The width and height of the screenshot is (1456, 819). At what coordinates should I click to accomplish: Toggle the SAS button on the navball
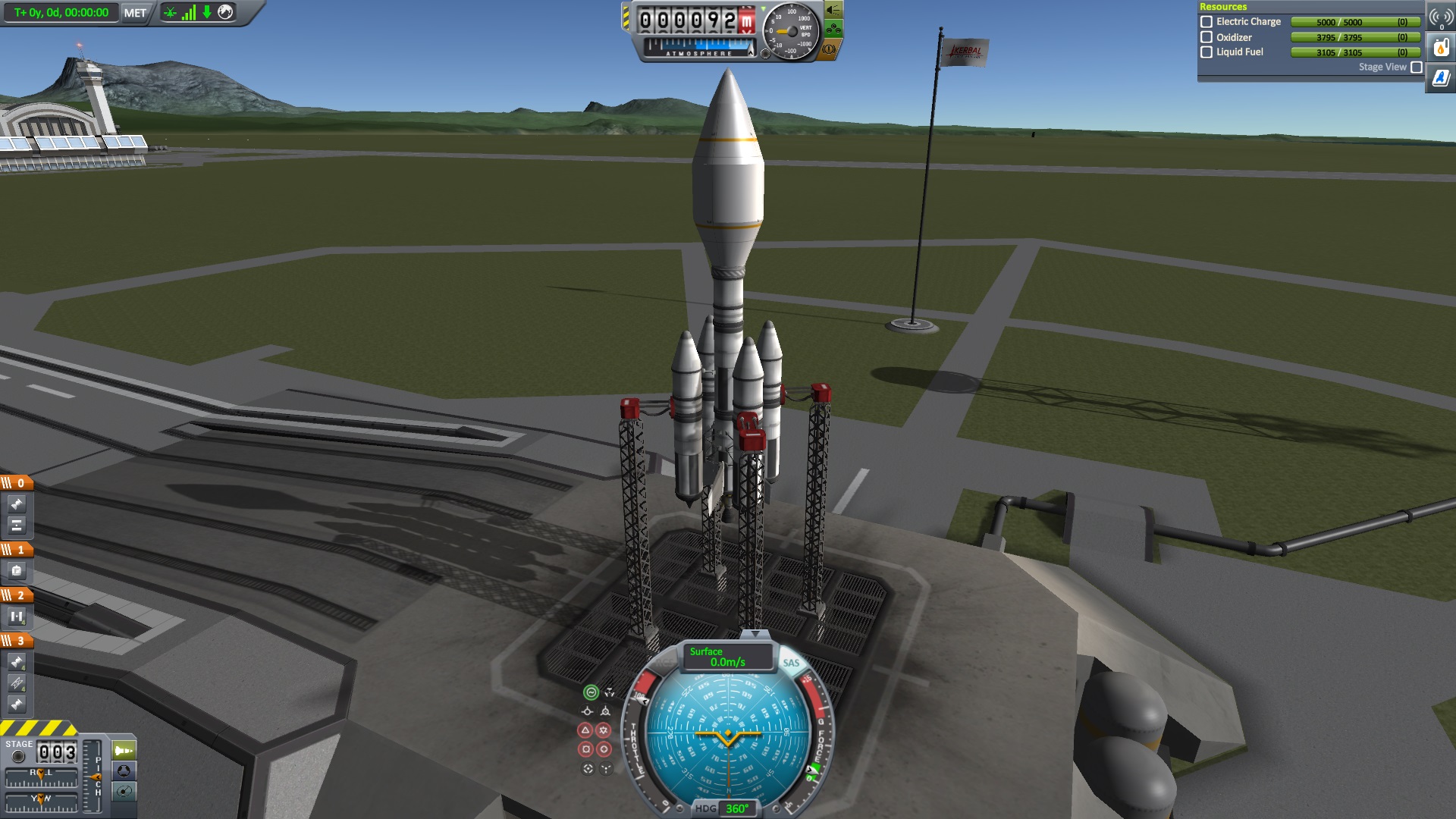point(791,663)
